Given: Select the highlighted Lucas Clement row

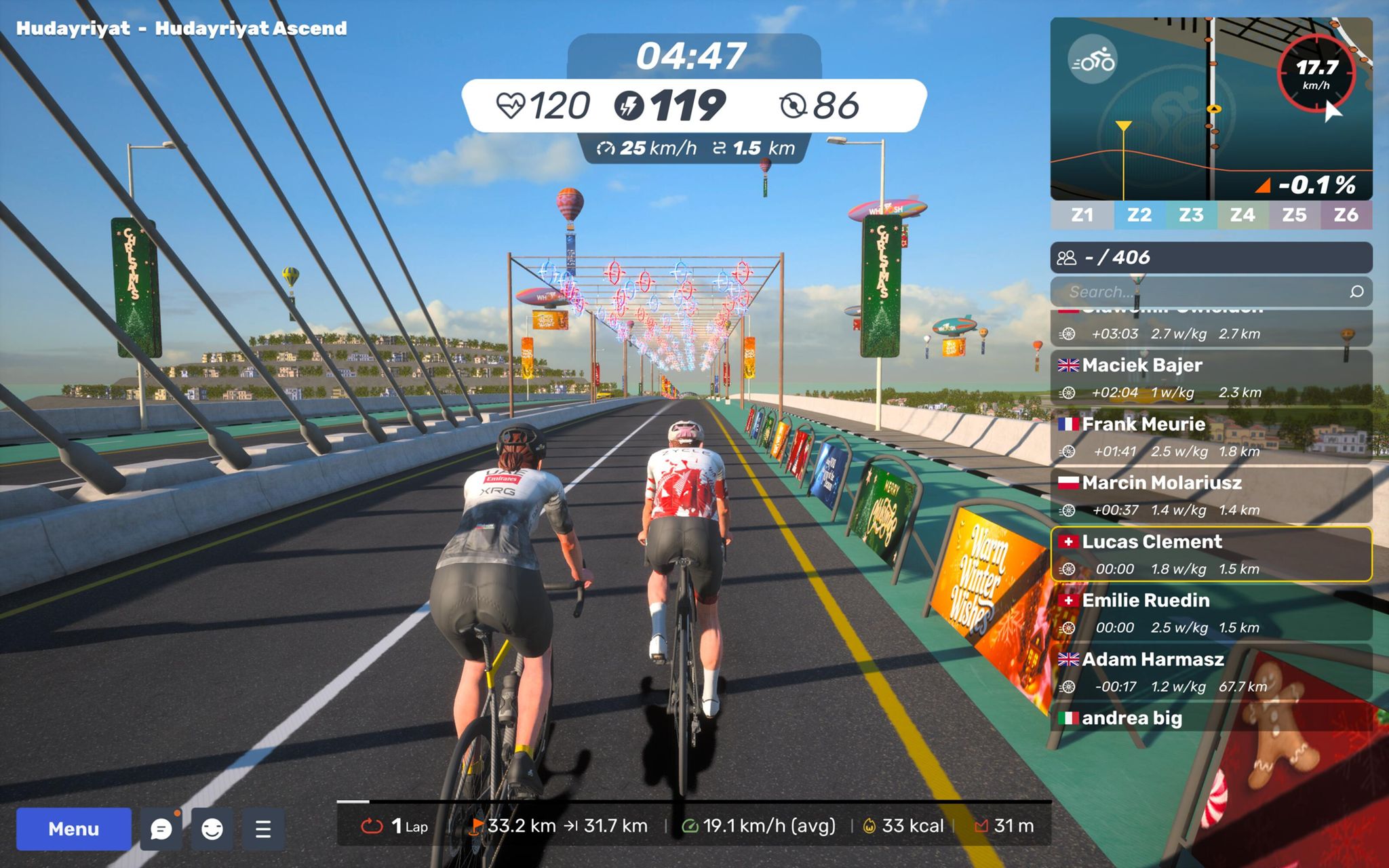Looking at the screenshot, I should 1211,554.
